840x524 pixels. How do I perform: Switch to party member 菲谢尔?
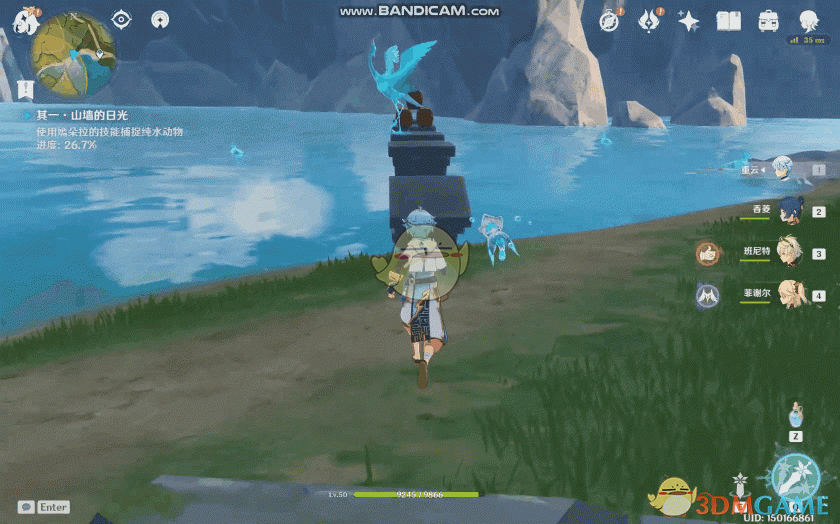[x=789, y=294]
